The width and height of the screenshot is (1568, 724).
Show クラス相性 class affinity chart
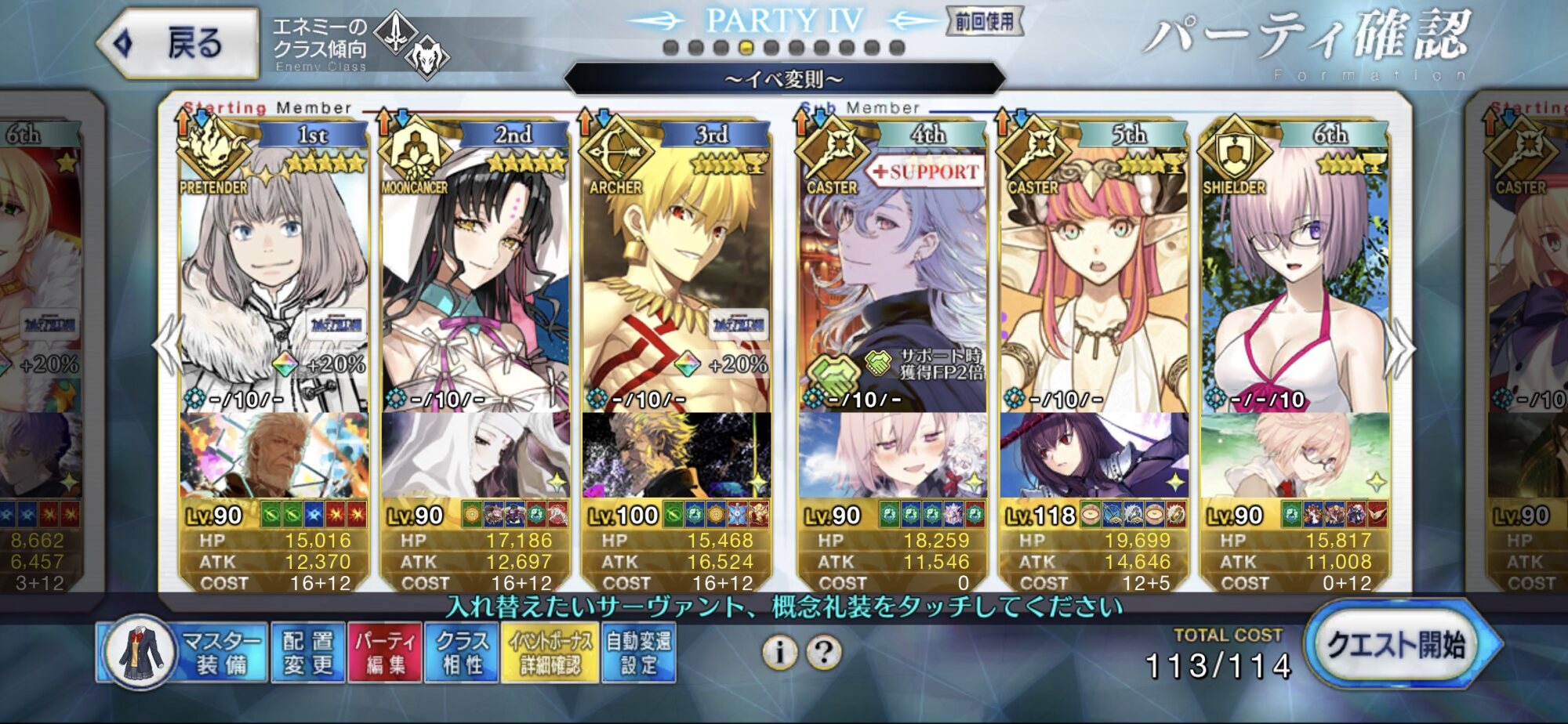(462, 653)
